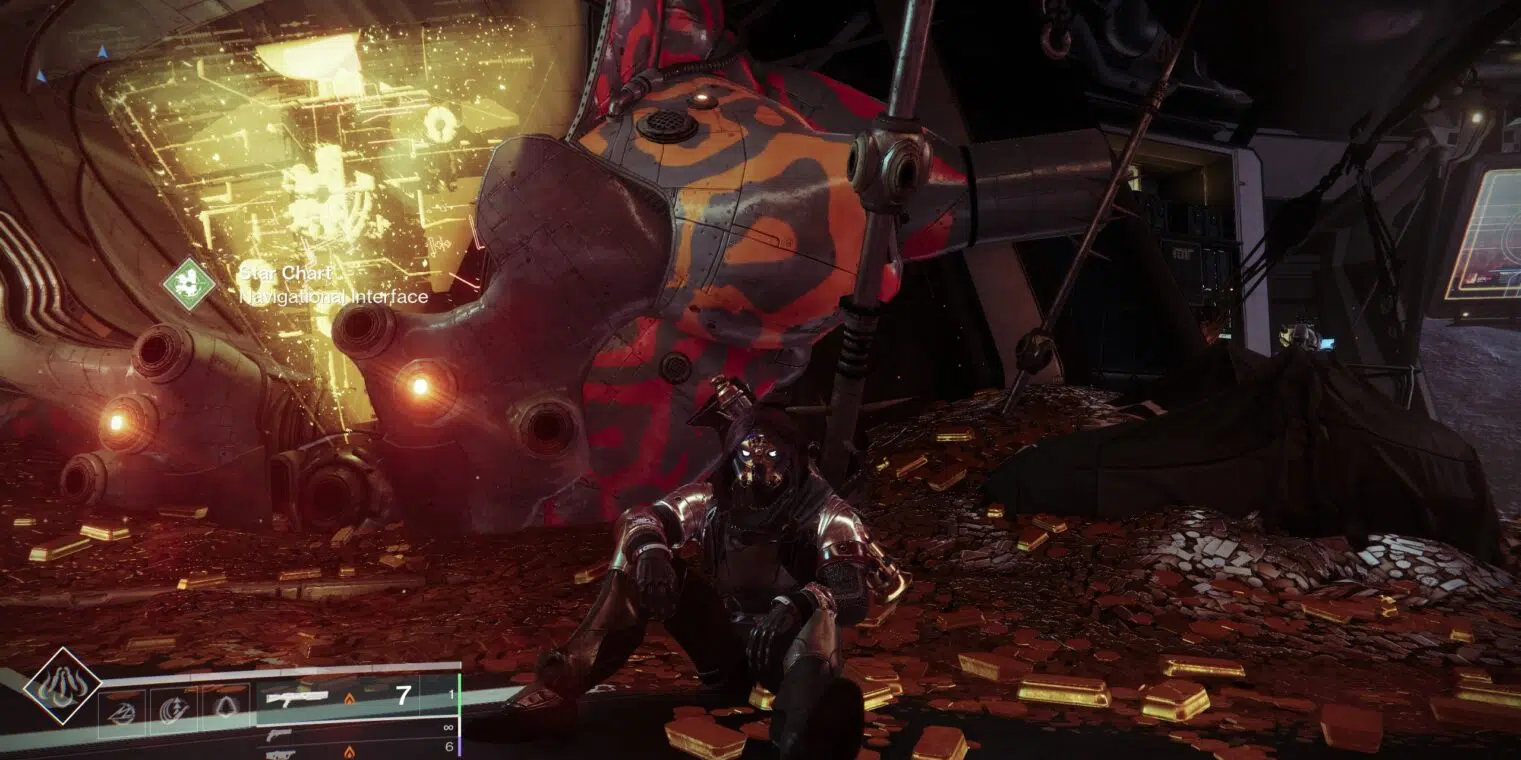Activate the Super ability diamond icon
Viewport: 1521px width, 760px height.
click(62, 686)
